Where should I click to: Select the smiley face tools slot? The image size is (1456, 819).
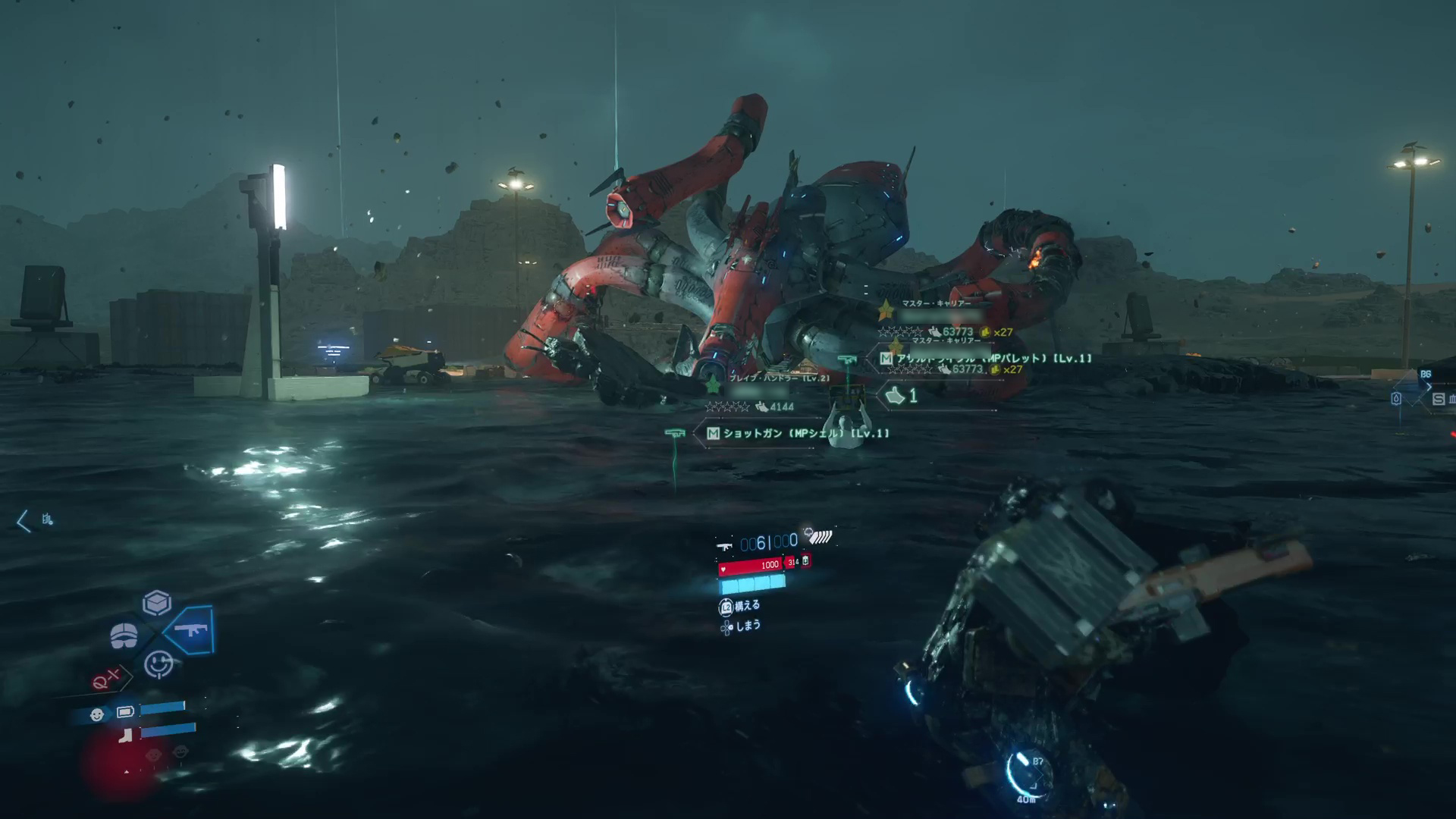pos(158,665)
